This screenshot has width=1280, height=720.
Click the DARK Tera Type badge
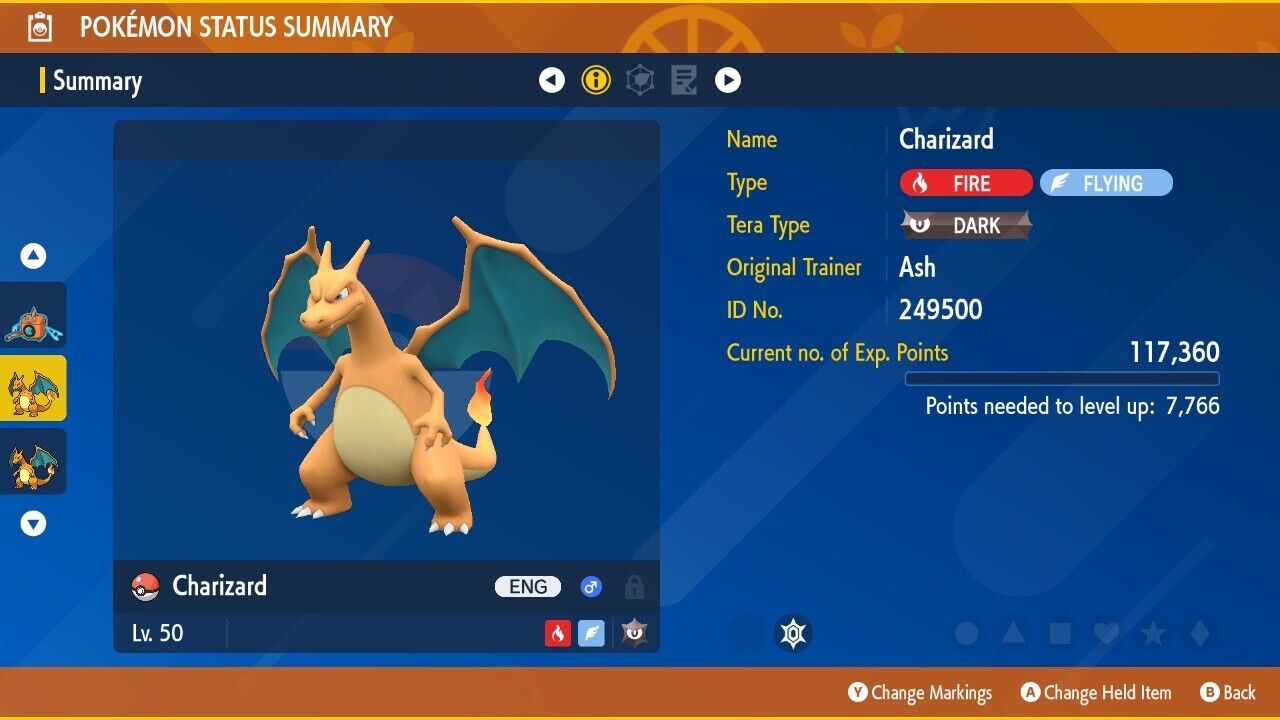(966, 225)
